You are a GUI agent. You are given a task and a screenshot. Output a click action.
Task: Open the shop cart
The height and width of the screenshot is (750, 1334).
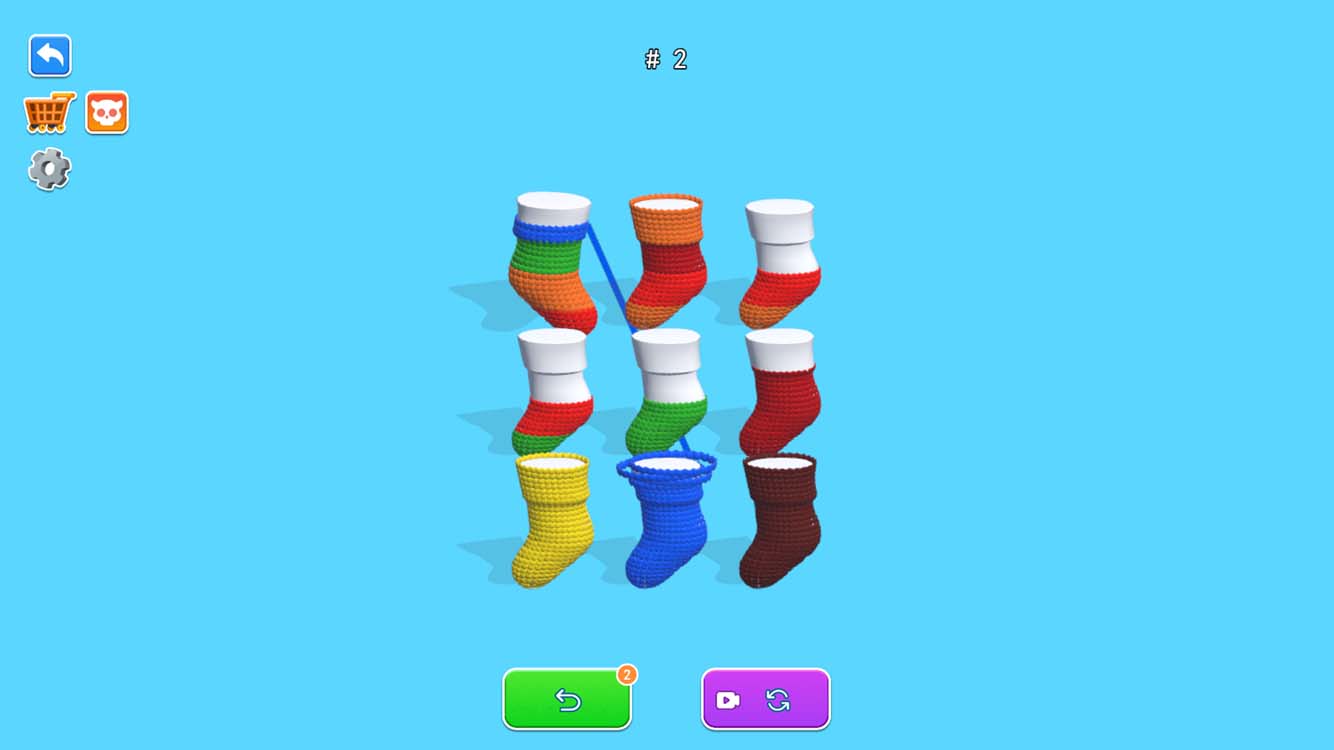coord(48,111)
